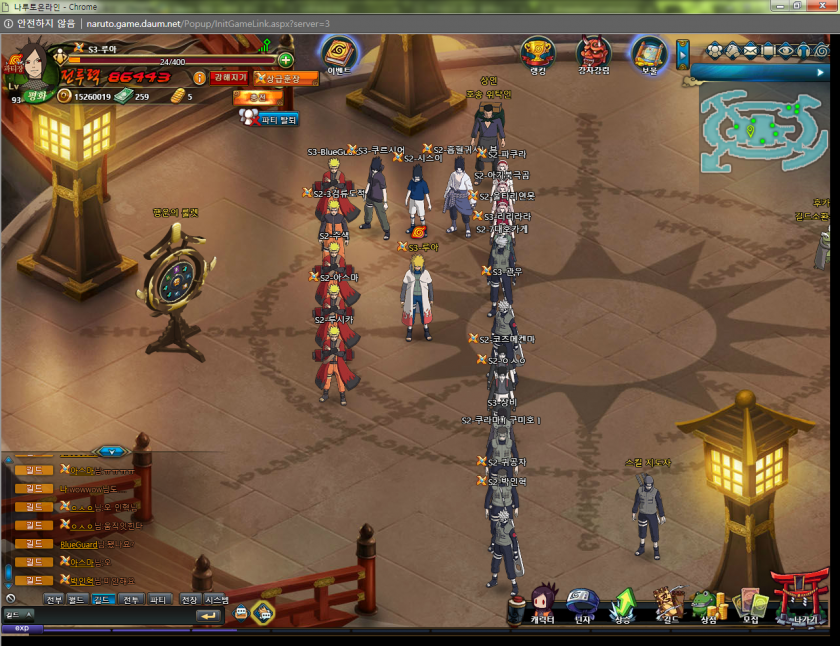Click the 강해지기 button
840x646 pixels.
point(231,77)
